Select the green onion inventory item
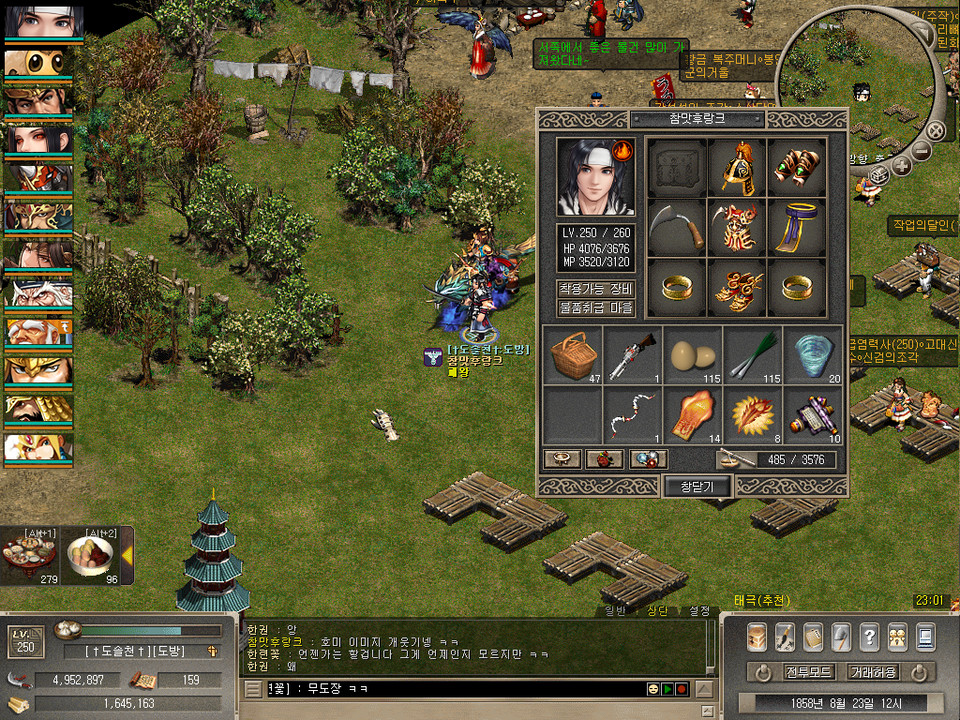 752,355
